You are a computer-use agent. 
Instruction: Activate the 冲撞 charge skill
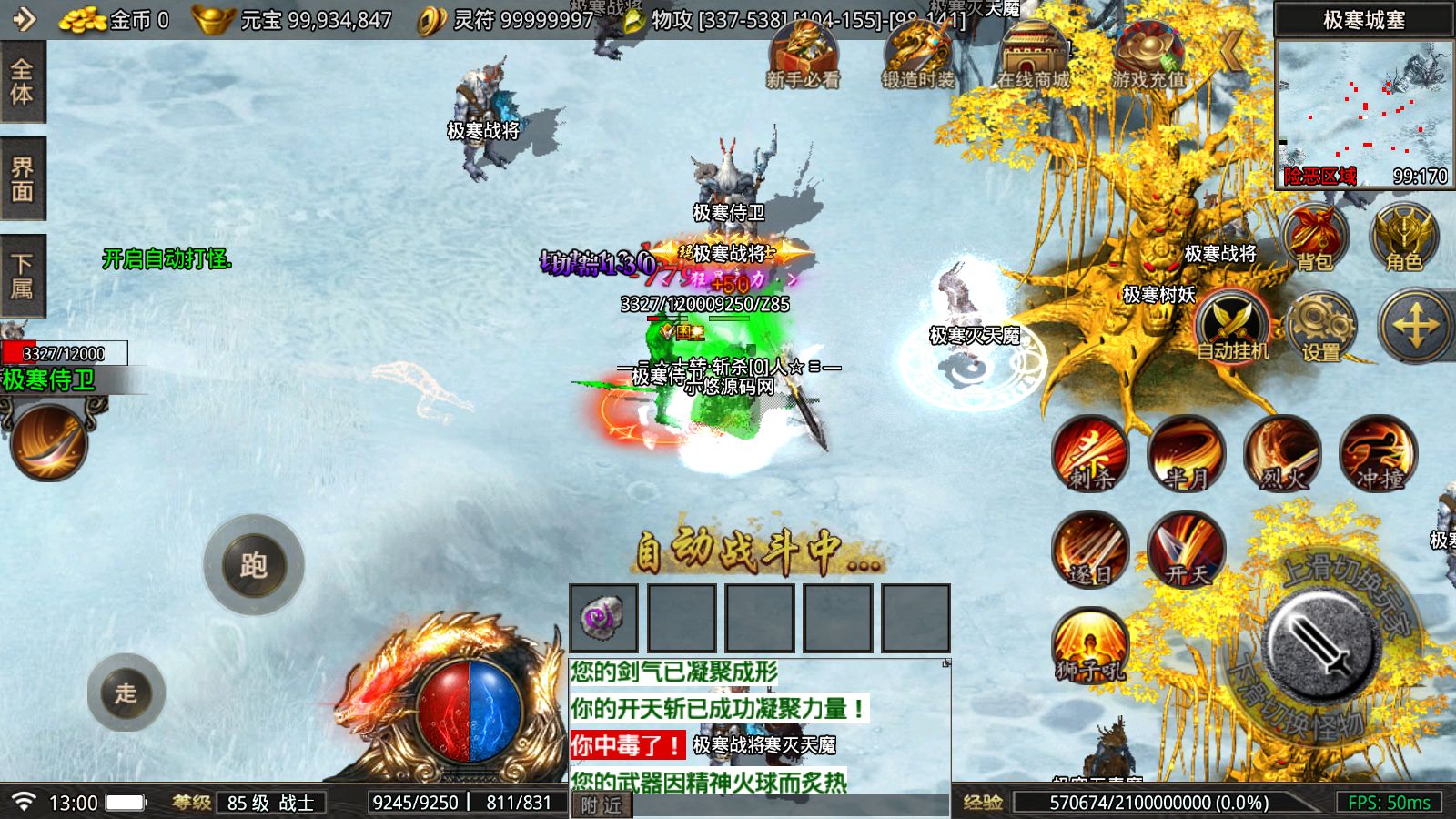click(1378, 452)
